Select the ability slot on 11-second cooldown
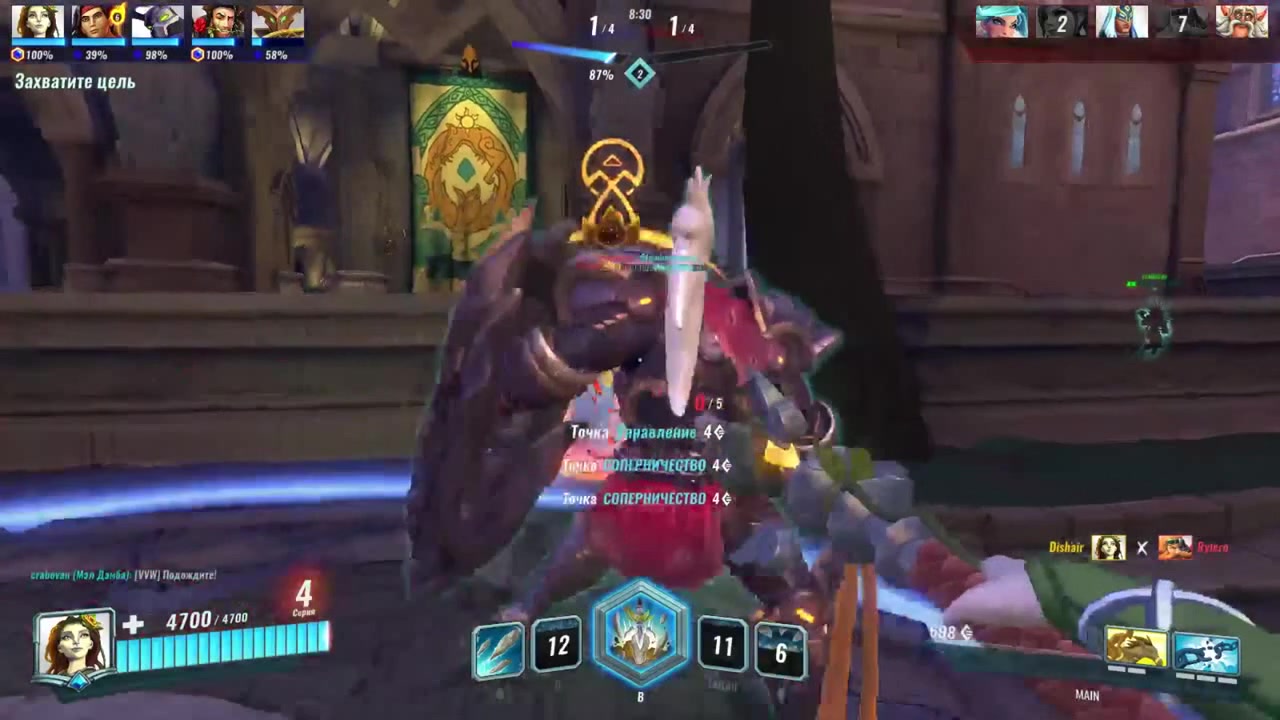The image size is (1280, 720). (722, 647)
